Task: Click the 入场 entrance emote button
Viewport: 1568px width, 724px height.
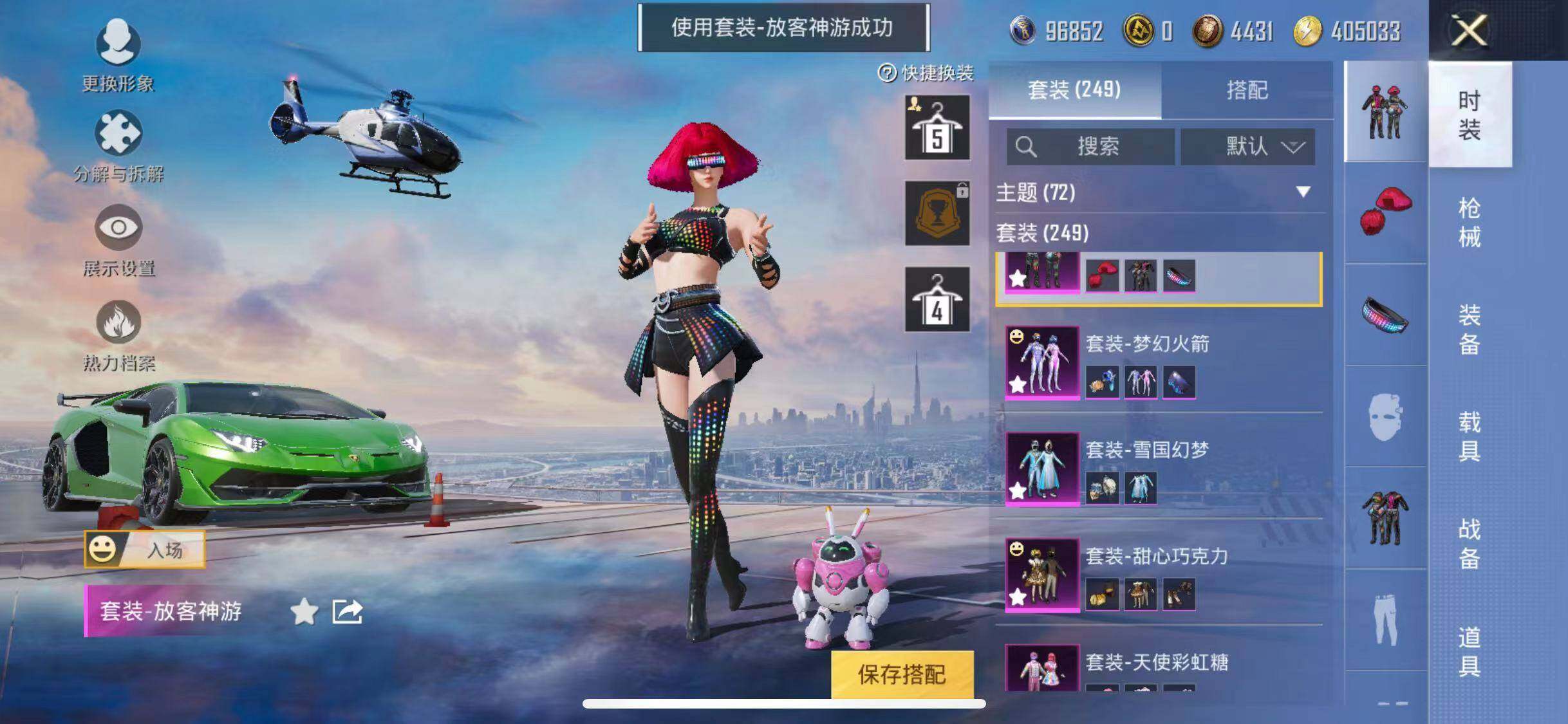Action: pyautogui.click(x=145, y=550)
